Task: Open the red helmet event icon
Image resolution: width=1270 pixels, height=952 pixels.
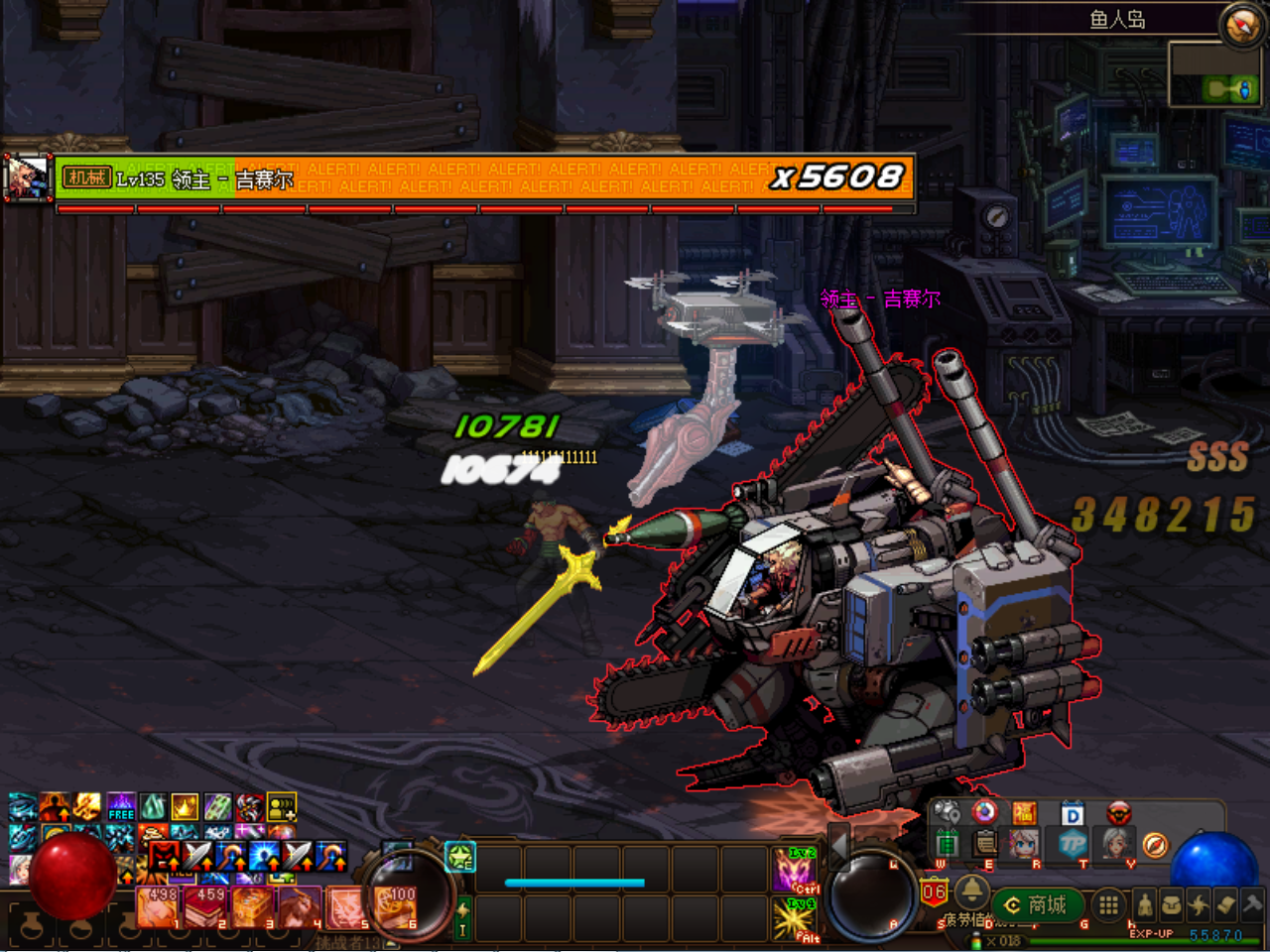Action: point(1118,813)
